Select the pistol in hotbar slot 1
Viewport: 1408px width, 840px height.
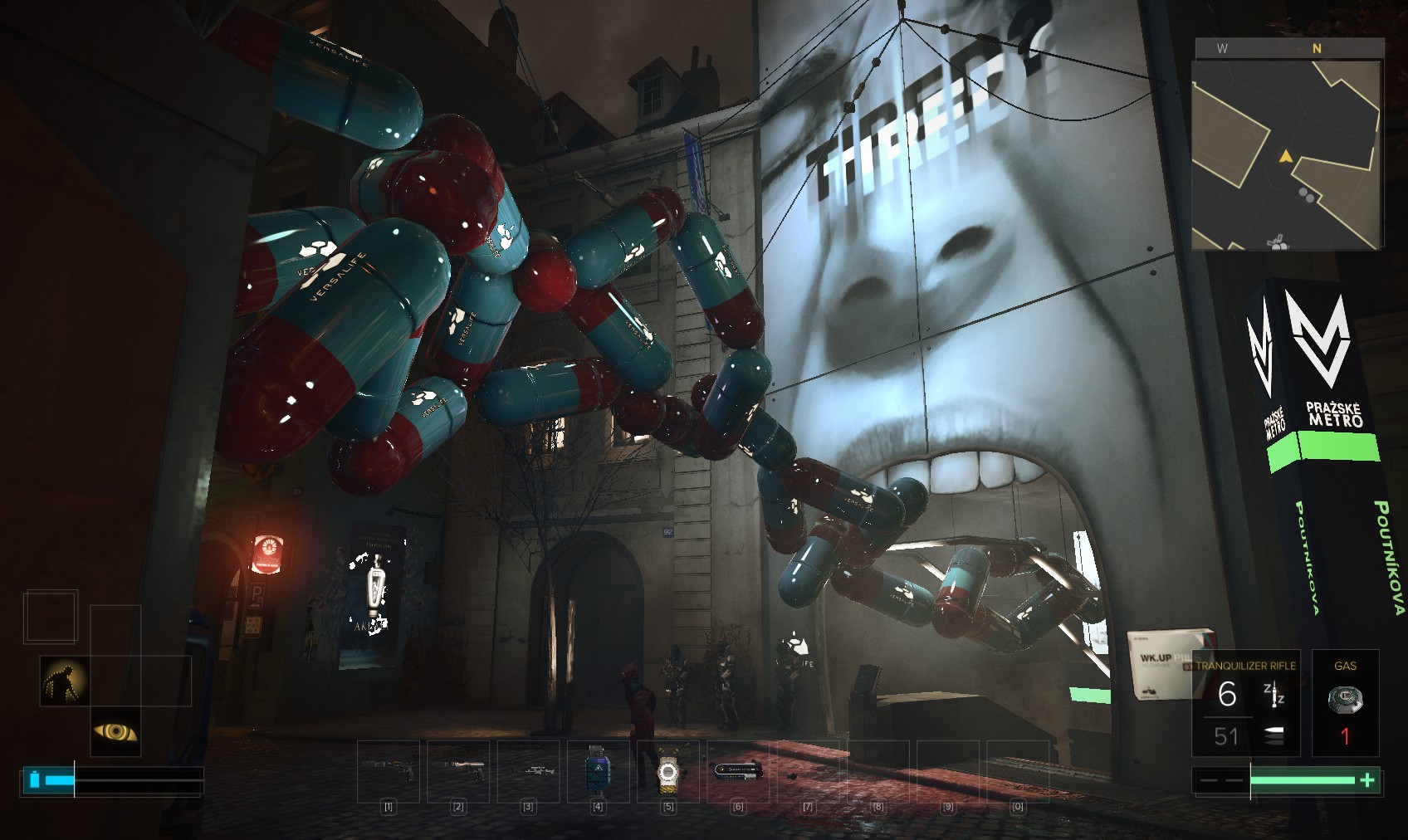(x=389, y=771)
